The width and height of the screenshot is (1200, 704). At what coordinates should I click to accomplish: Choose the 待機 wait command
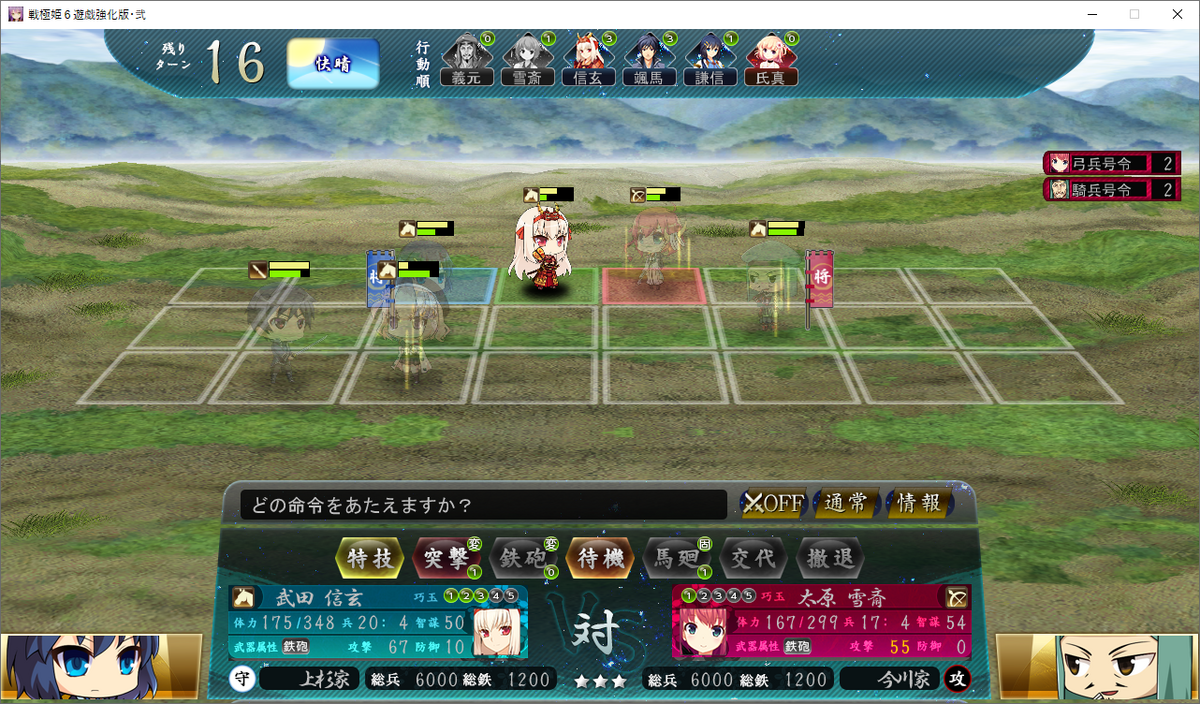click(600, 558)
